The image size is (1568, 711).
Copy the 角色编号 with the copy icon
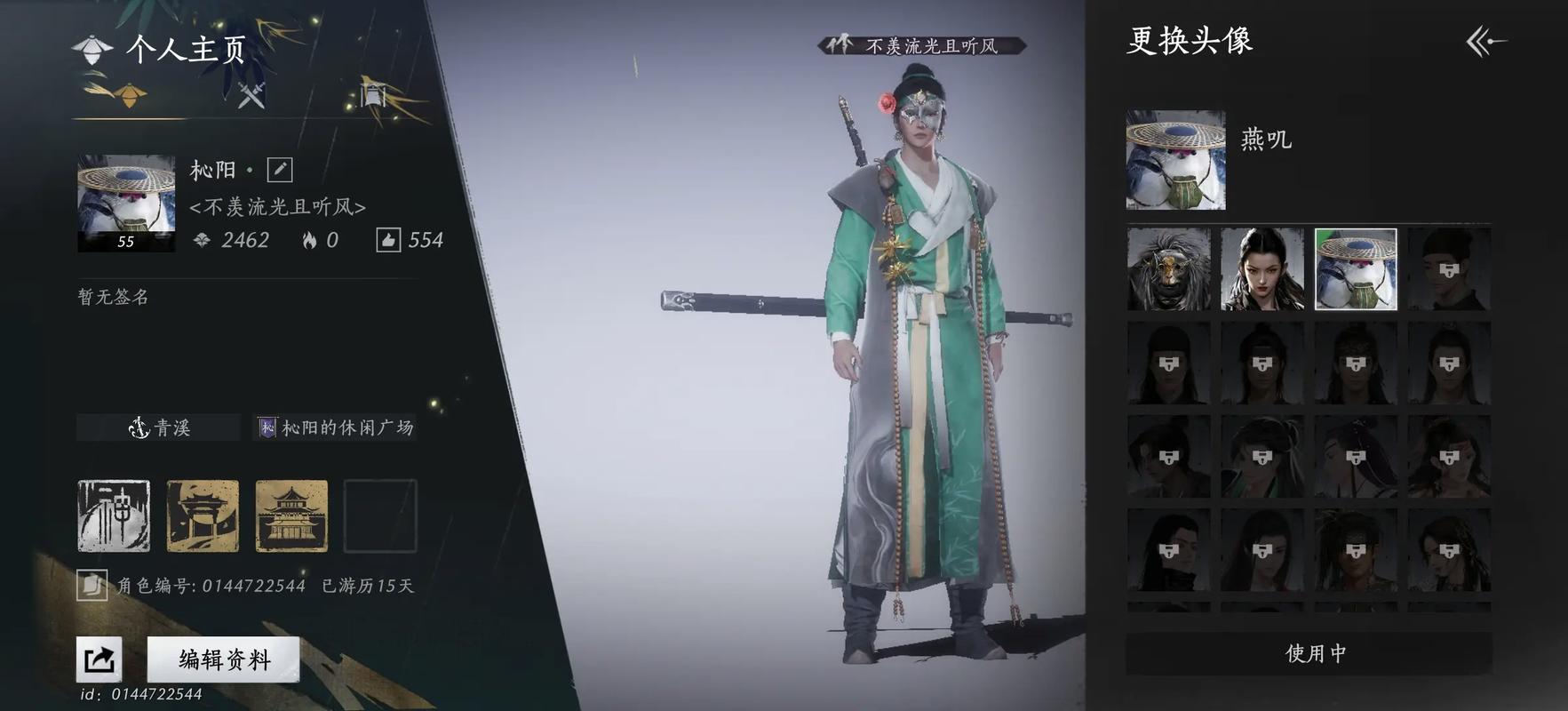pos(92,586)
